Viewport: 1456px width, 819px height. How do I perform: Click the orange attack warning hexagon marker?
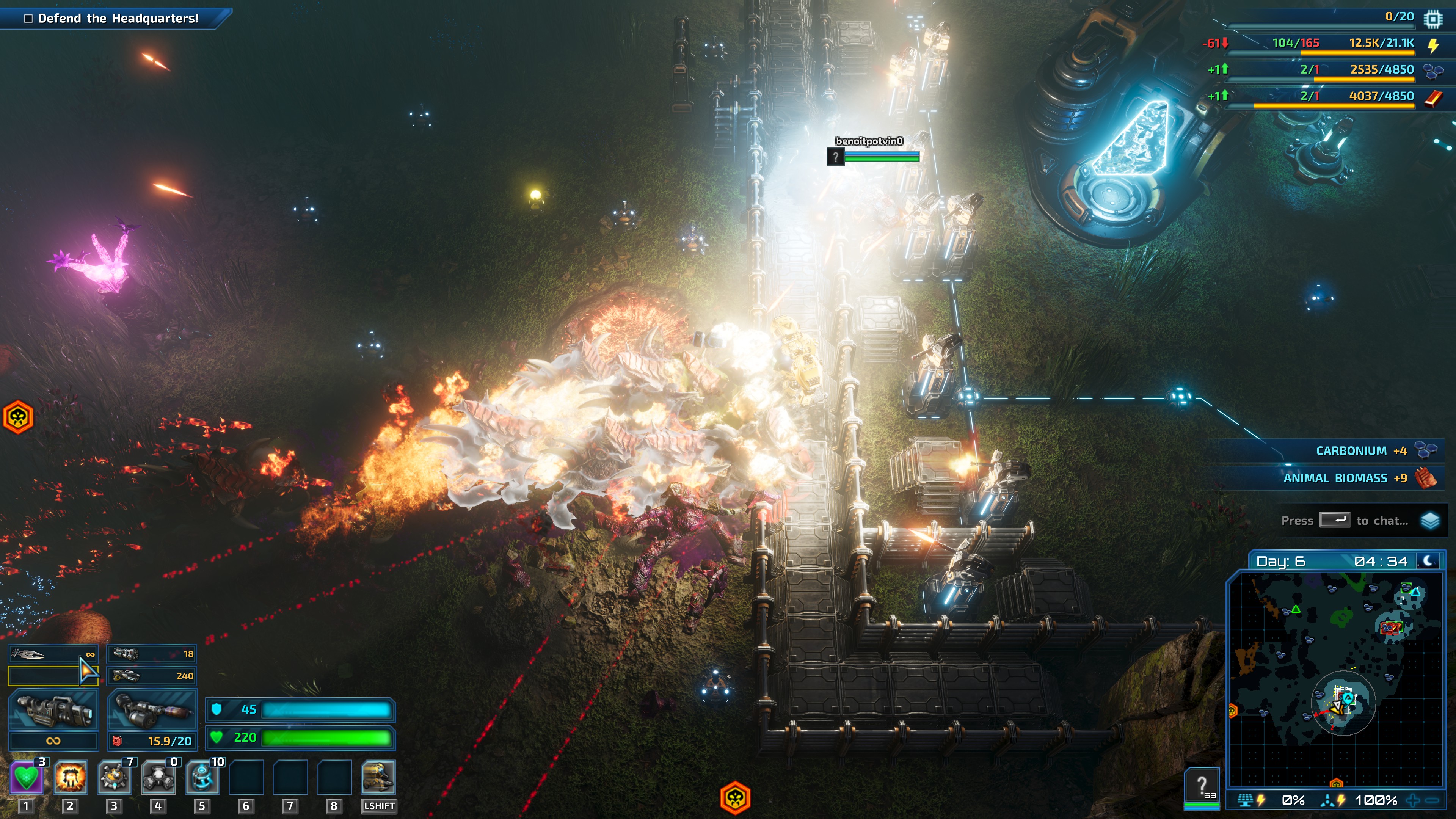point(735,797)
